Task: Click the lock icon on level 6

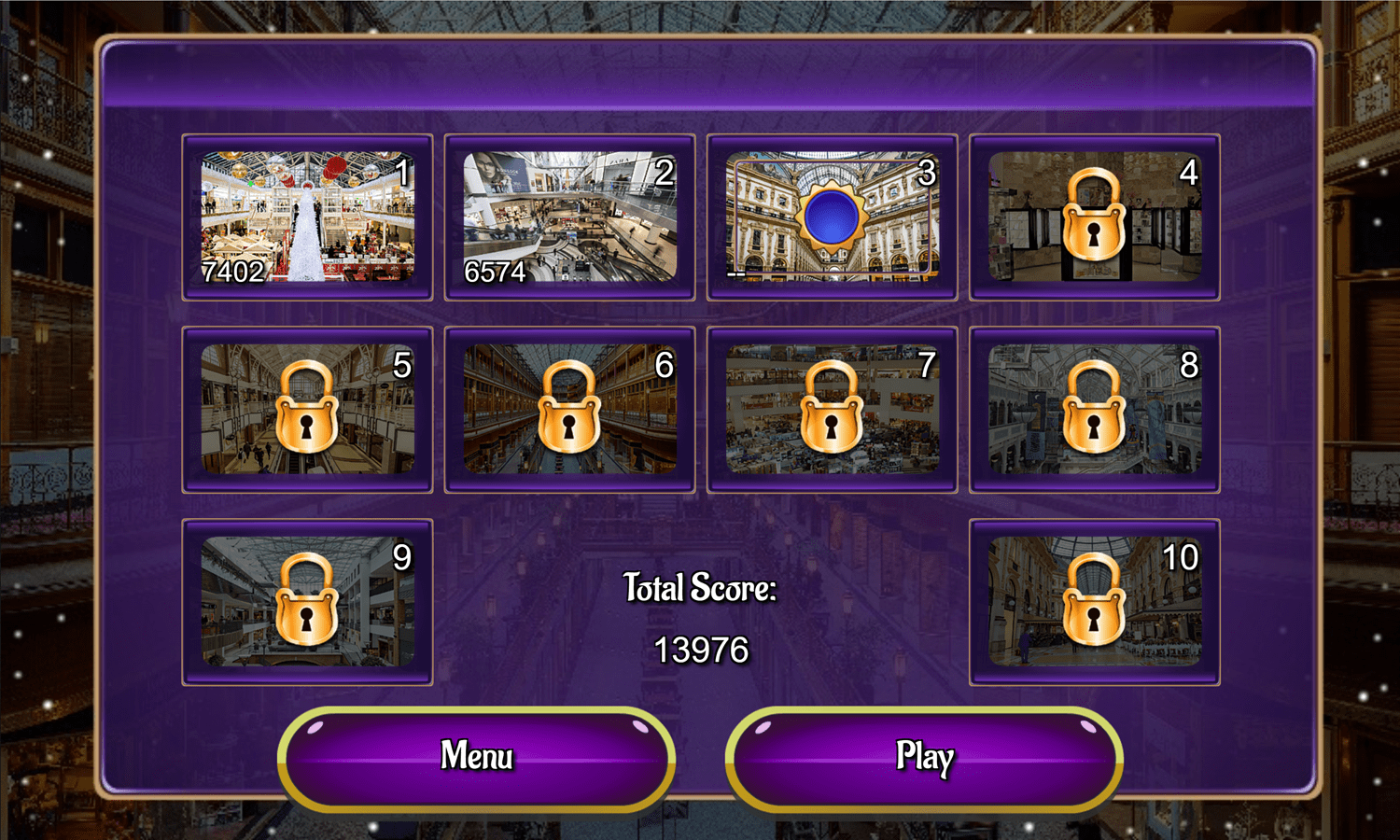Action: point(568,409)
